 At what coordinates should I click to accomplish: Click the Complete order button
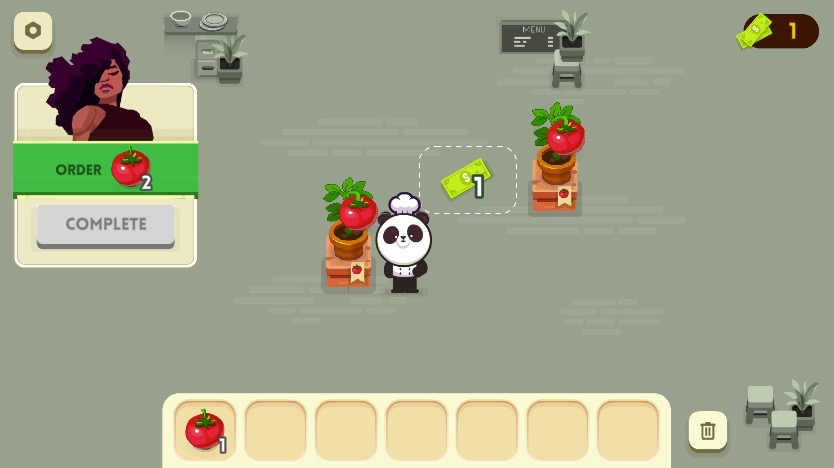[106, 224]
